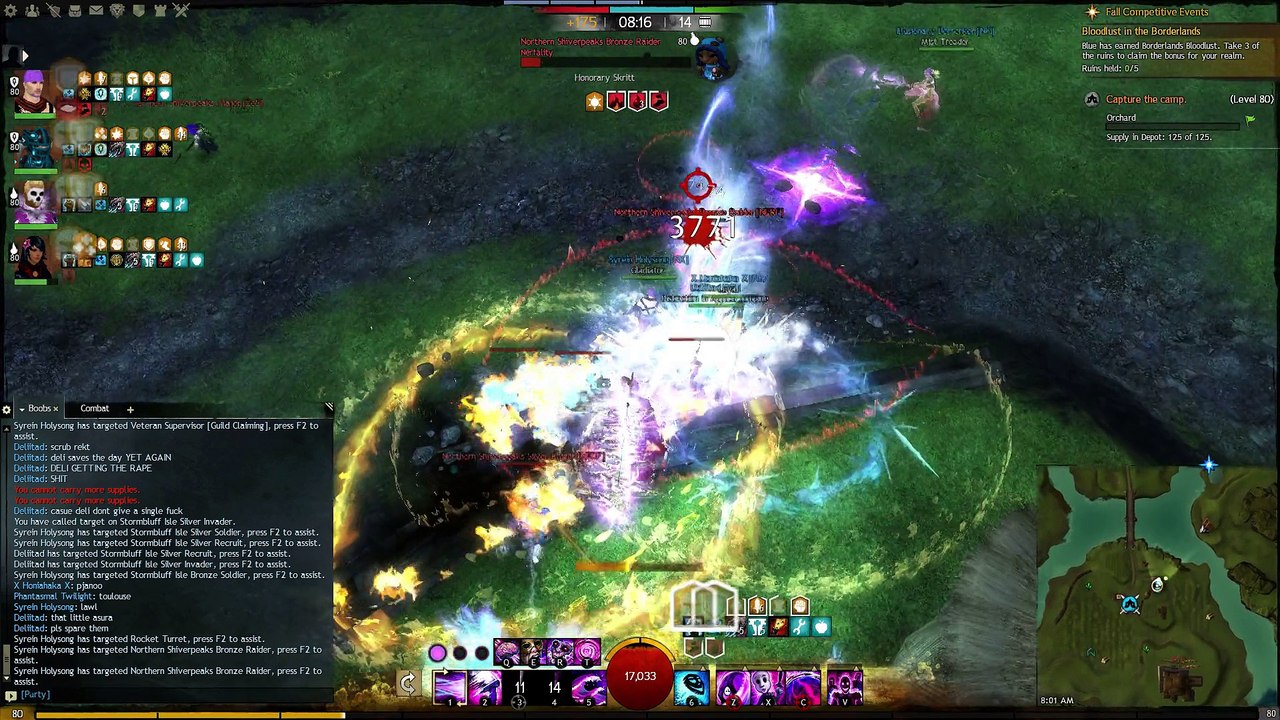Add a new chat tab
The height and width of the screenshot is (720, 1280).
130,409
